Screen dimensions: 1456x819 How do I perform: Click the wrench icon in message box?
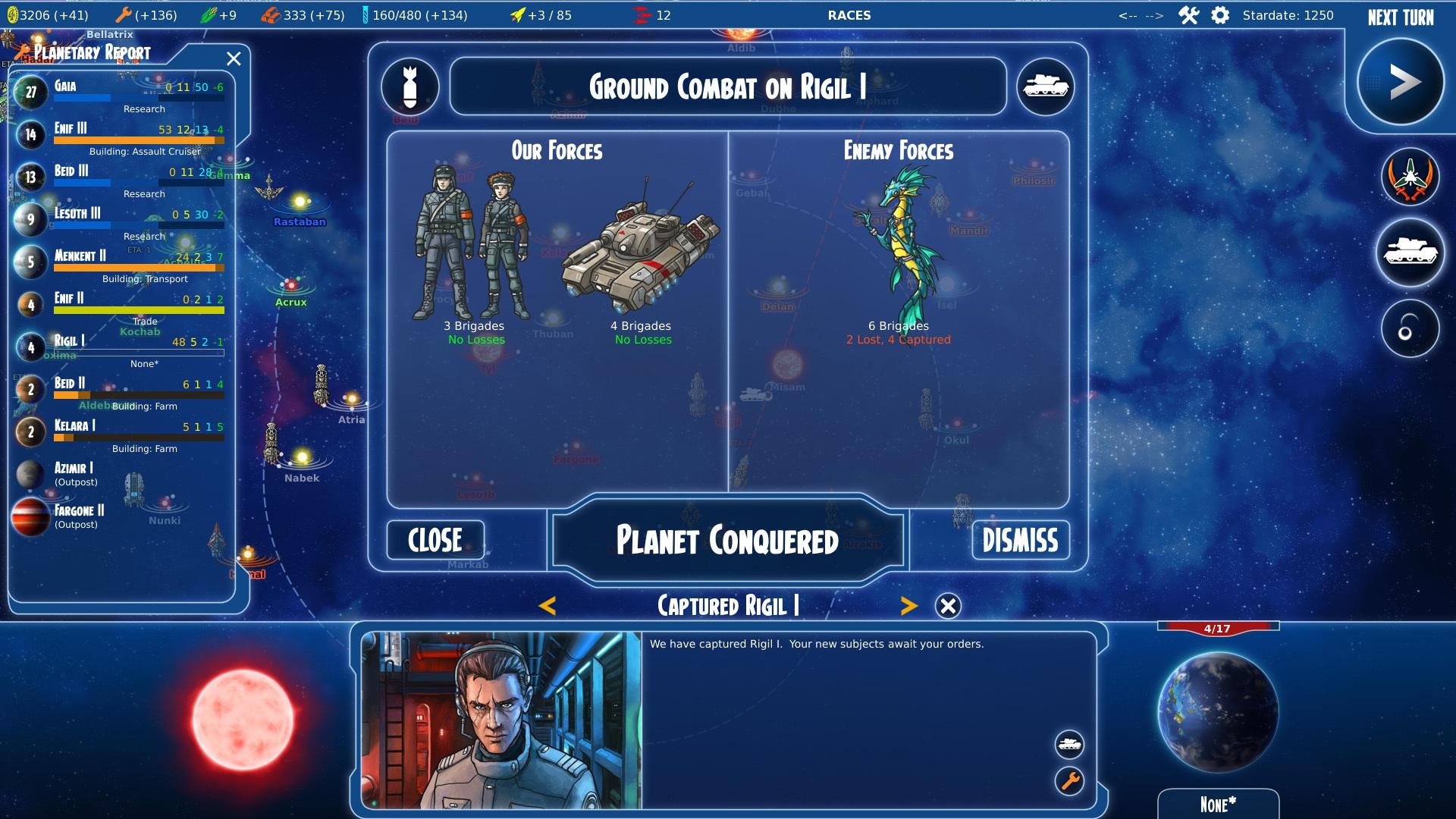(x=1069, y=780)
